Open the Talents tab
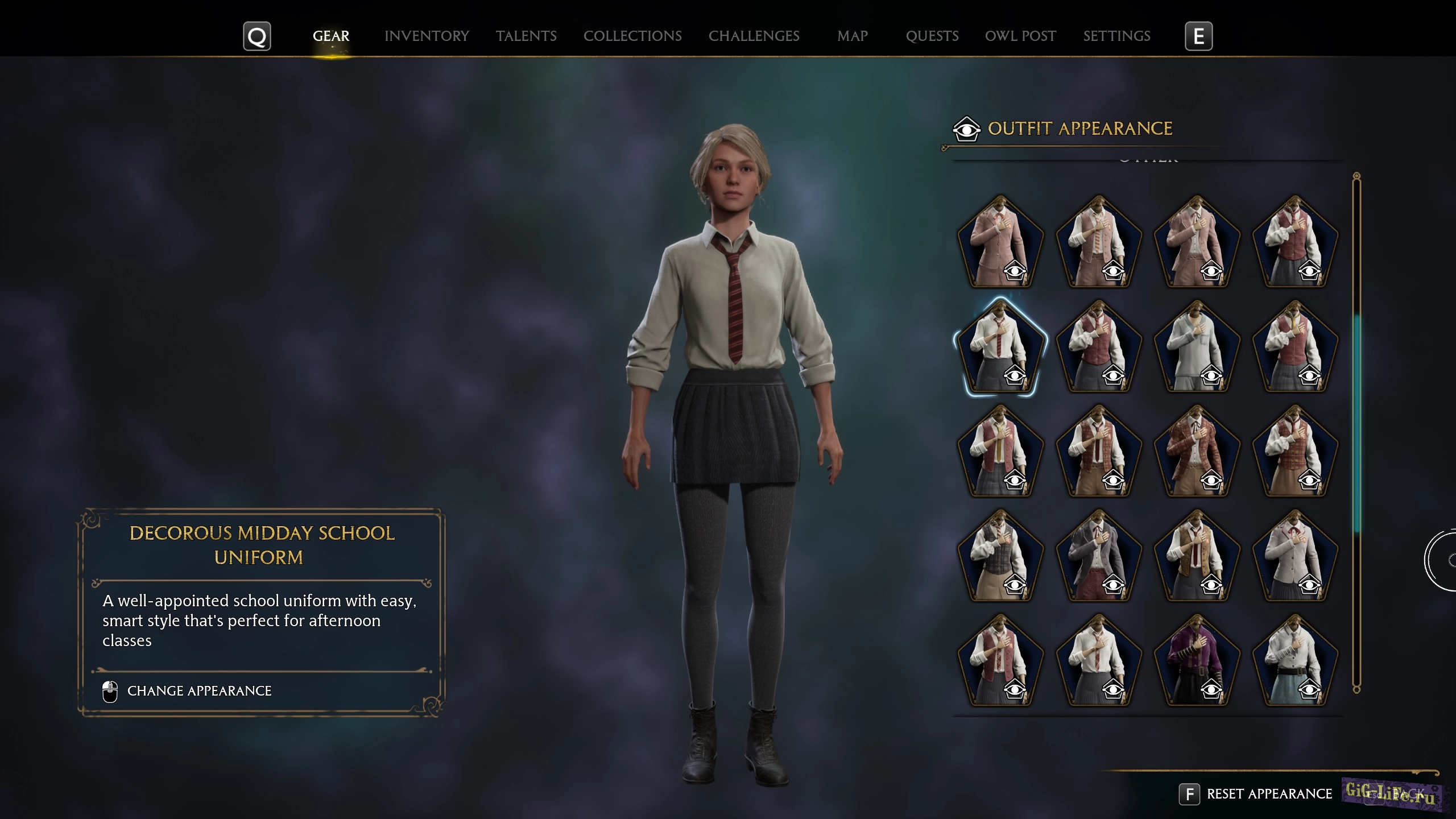Screen dimensions: 1456x819 pos(526,36)
